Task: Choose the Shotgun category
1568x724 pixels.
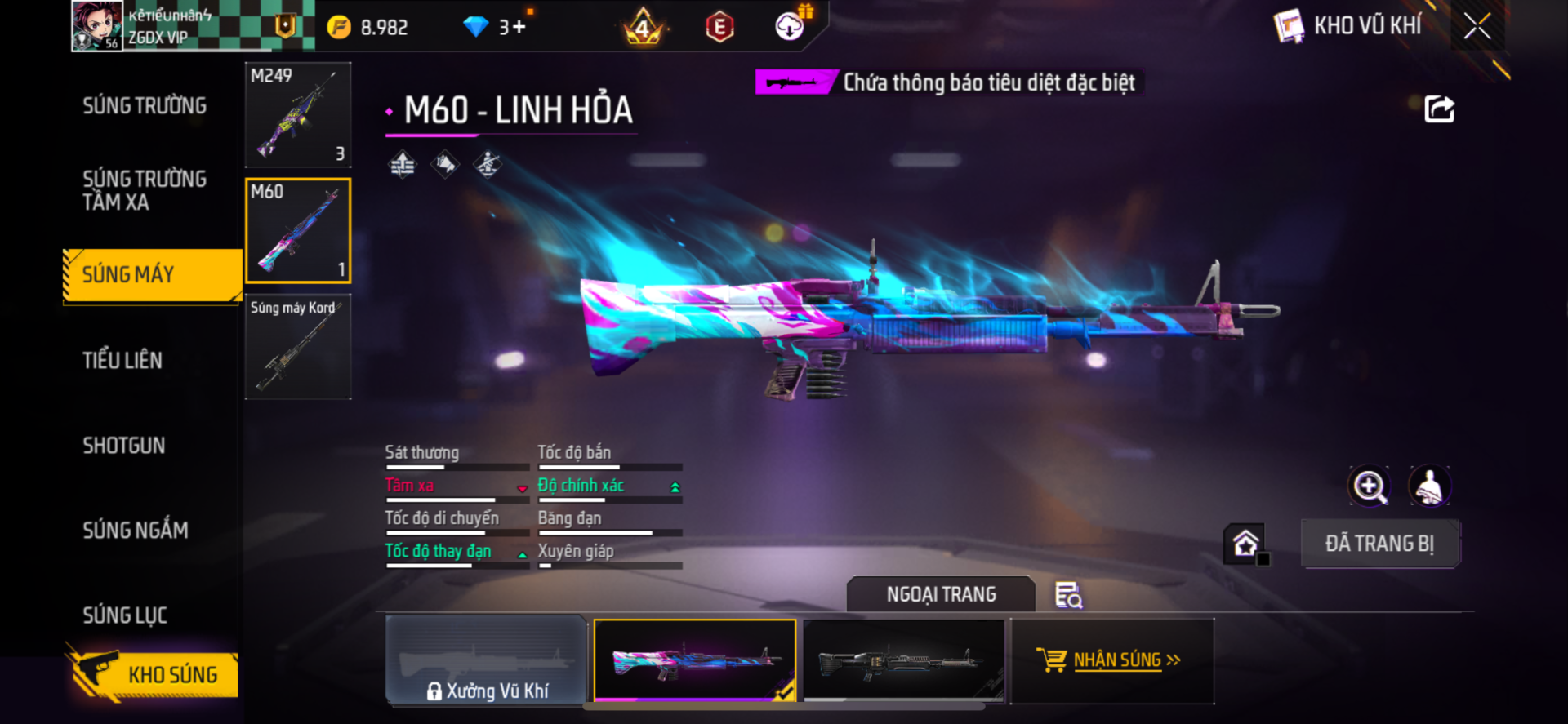Action: pyautogui.click(x=124, y=446)
